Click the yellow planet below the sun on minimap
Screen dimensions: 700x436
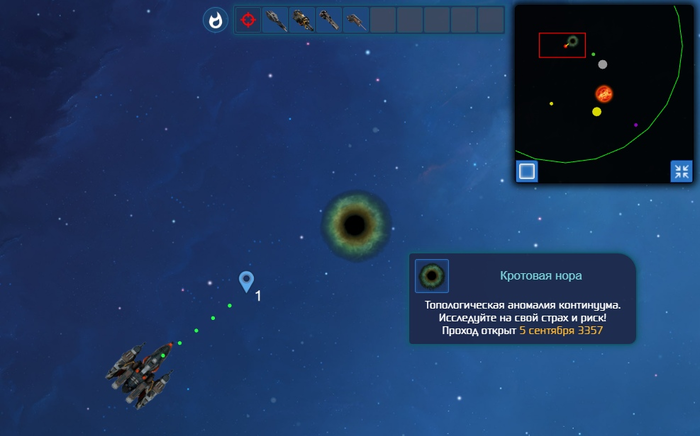pyautogui.click(x=597, y=112)
